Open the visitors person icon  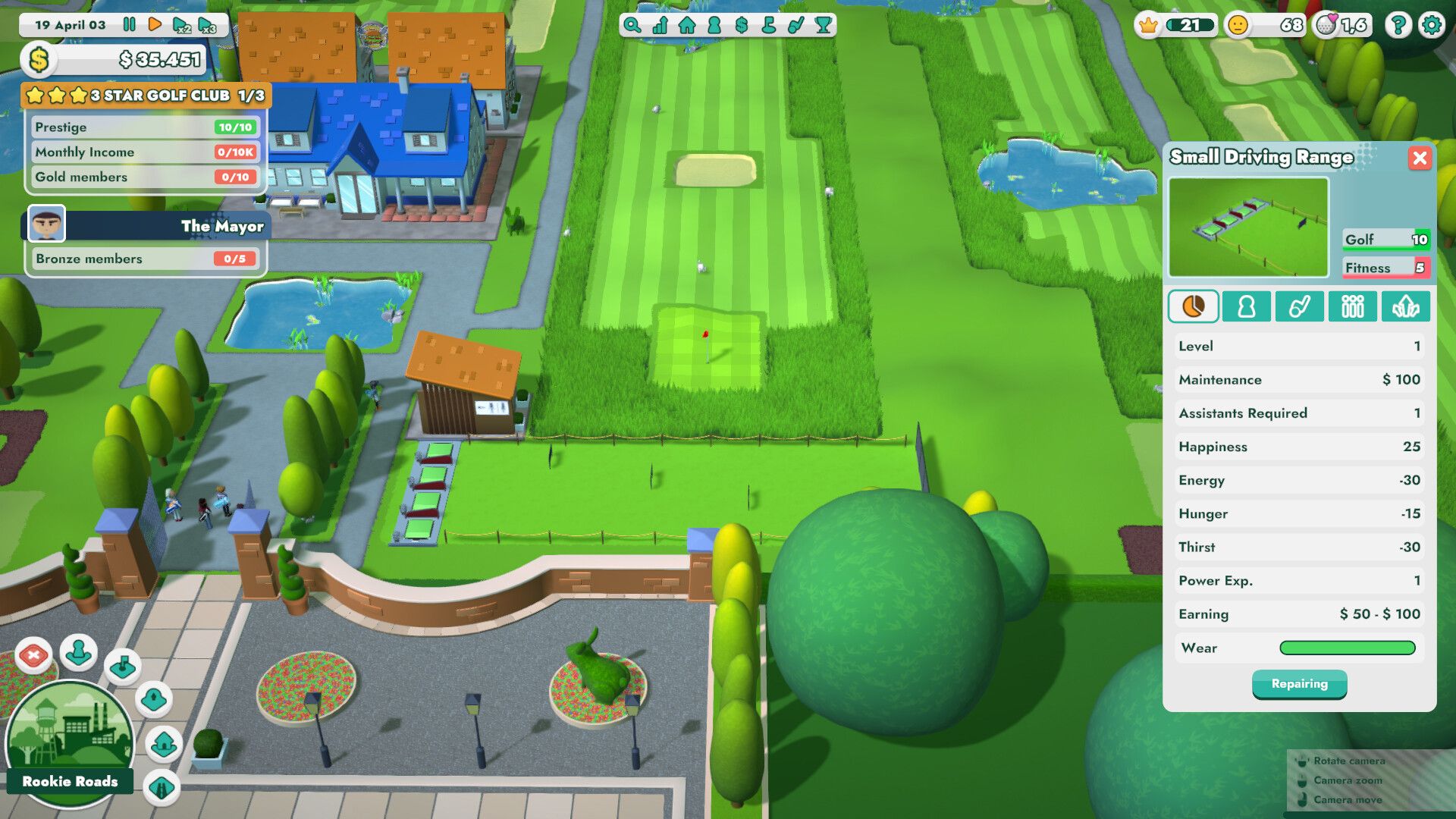point(713,24)
